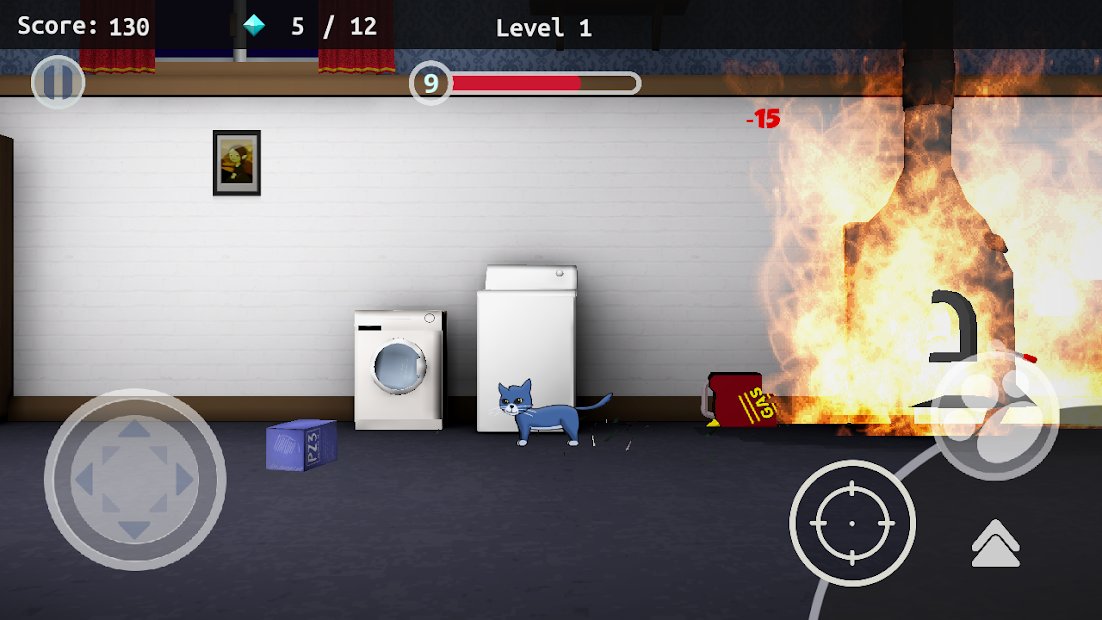Pause the game with the pause button
The height and width of the screenshot is (620, 1102).
click(x=57, y=83)
